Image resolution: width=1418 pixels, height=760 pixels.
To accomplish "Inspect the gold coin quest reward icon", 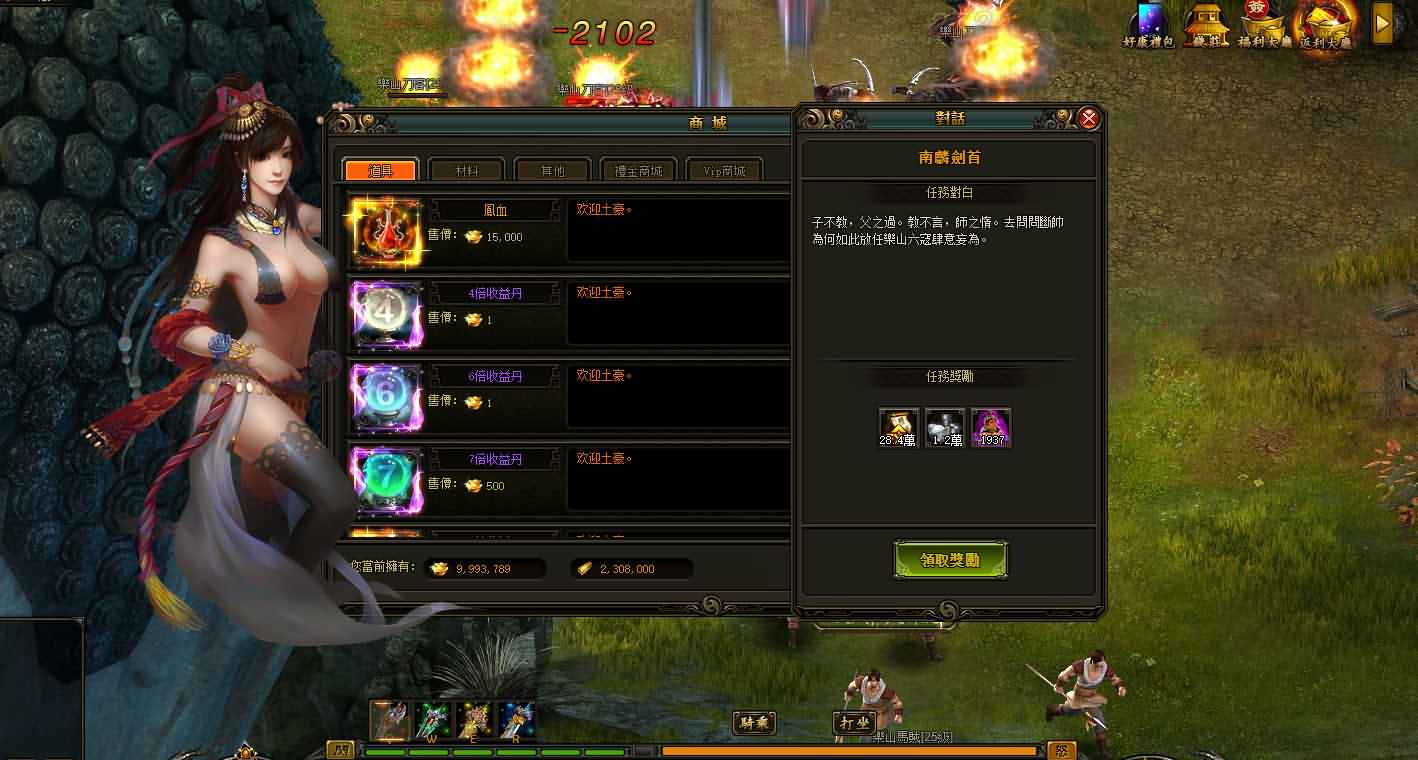I will click(898, 428).
